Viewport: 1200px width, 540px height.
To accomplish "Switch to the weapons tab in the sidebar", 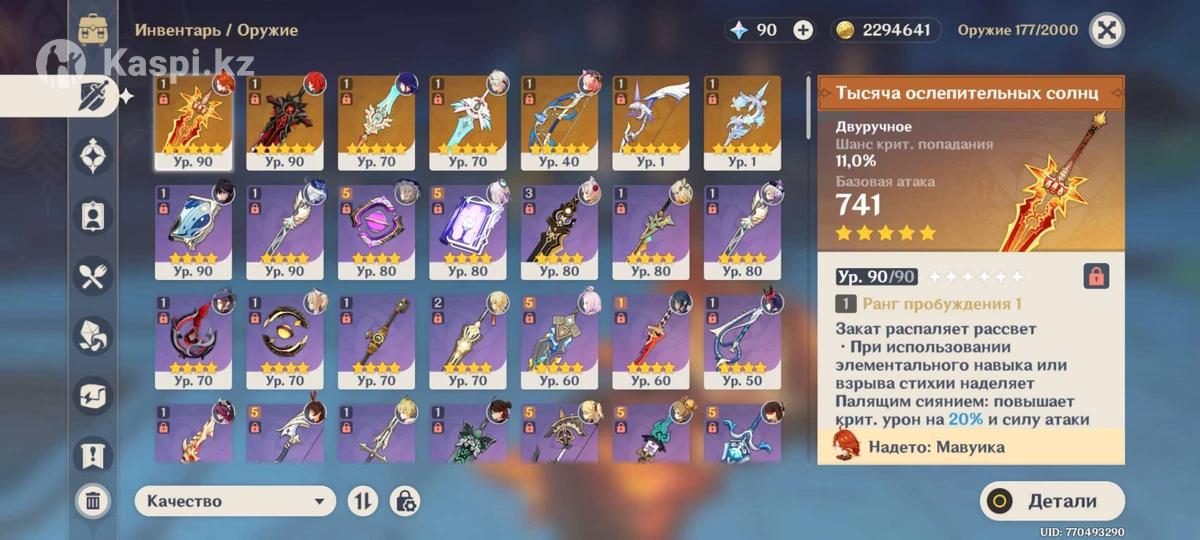I will [95, 97].
